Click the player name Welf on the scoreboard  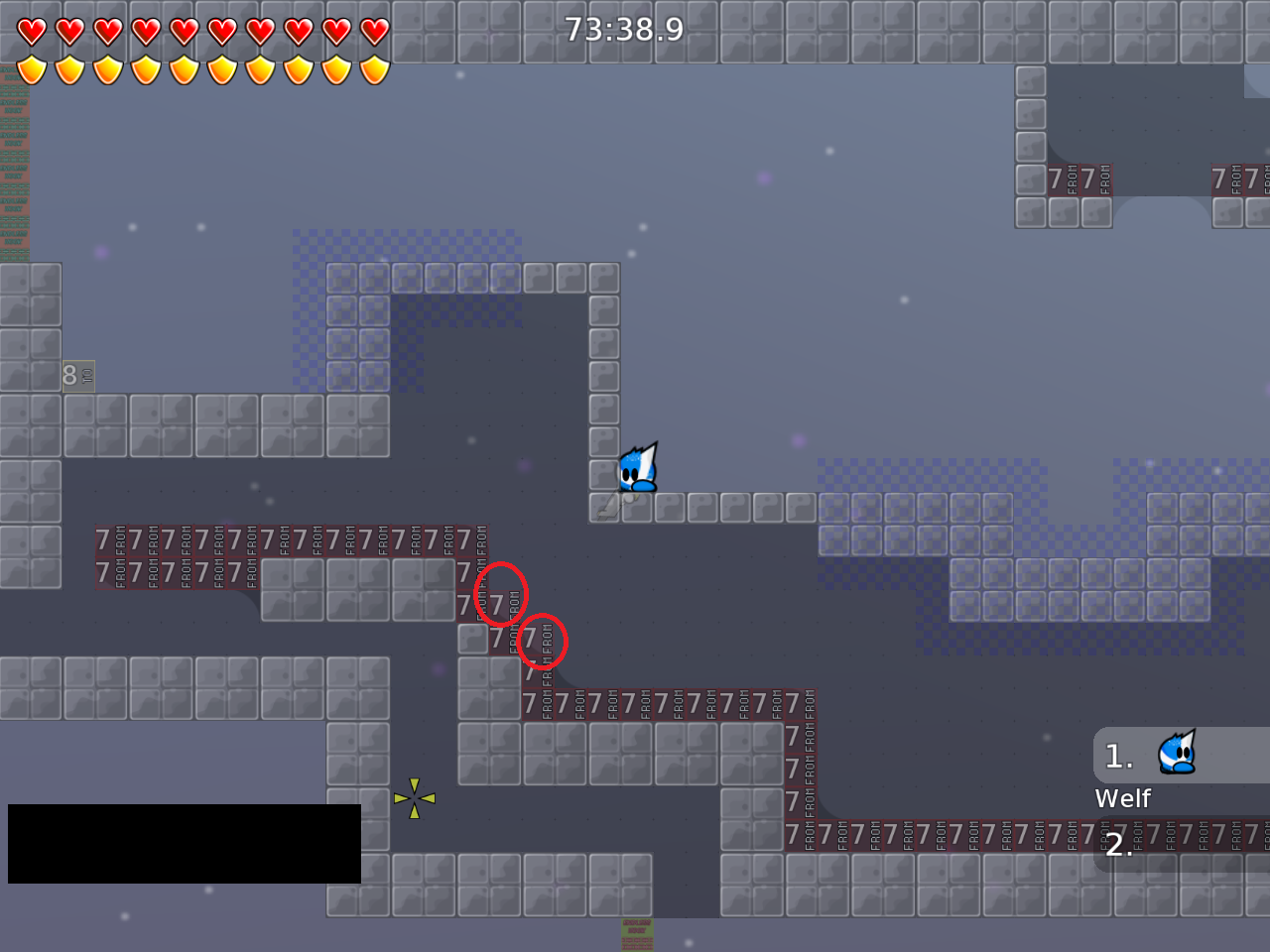pyautogui.click(x=1122, y=797)
